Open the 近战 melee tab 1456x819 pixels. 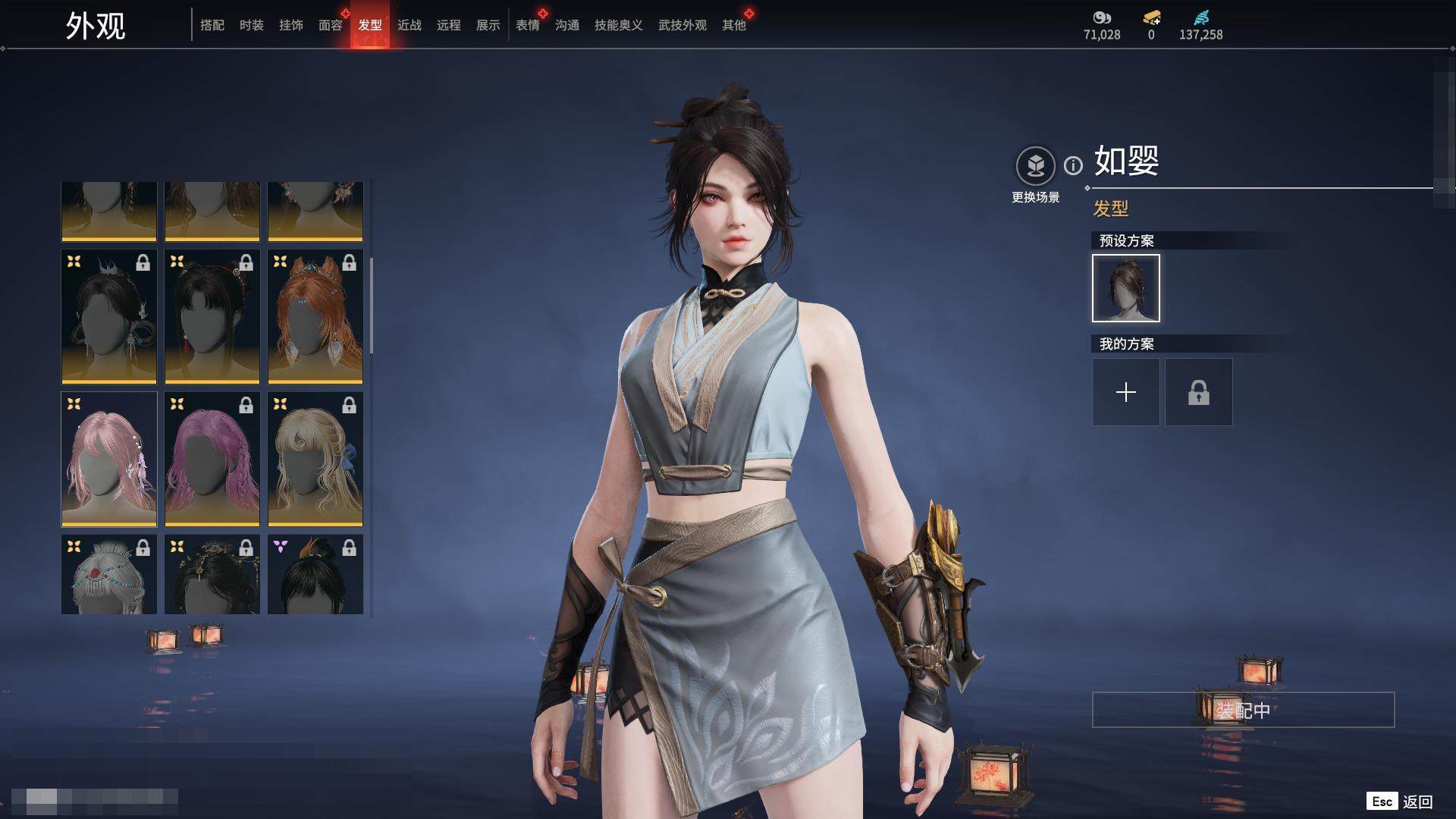pos(409,25)
